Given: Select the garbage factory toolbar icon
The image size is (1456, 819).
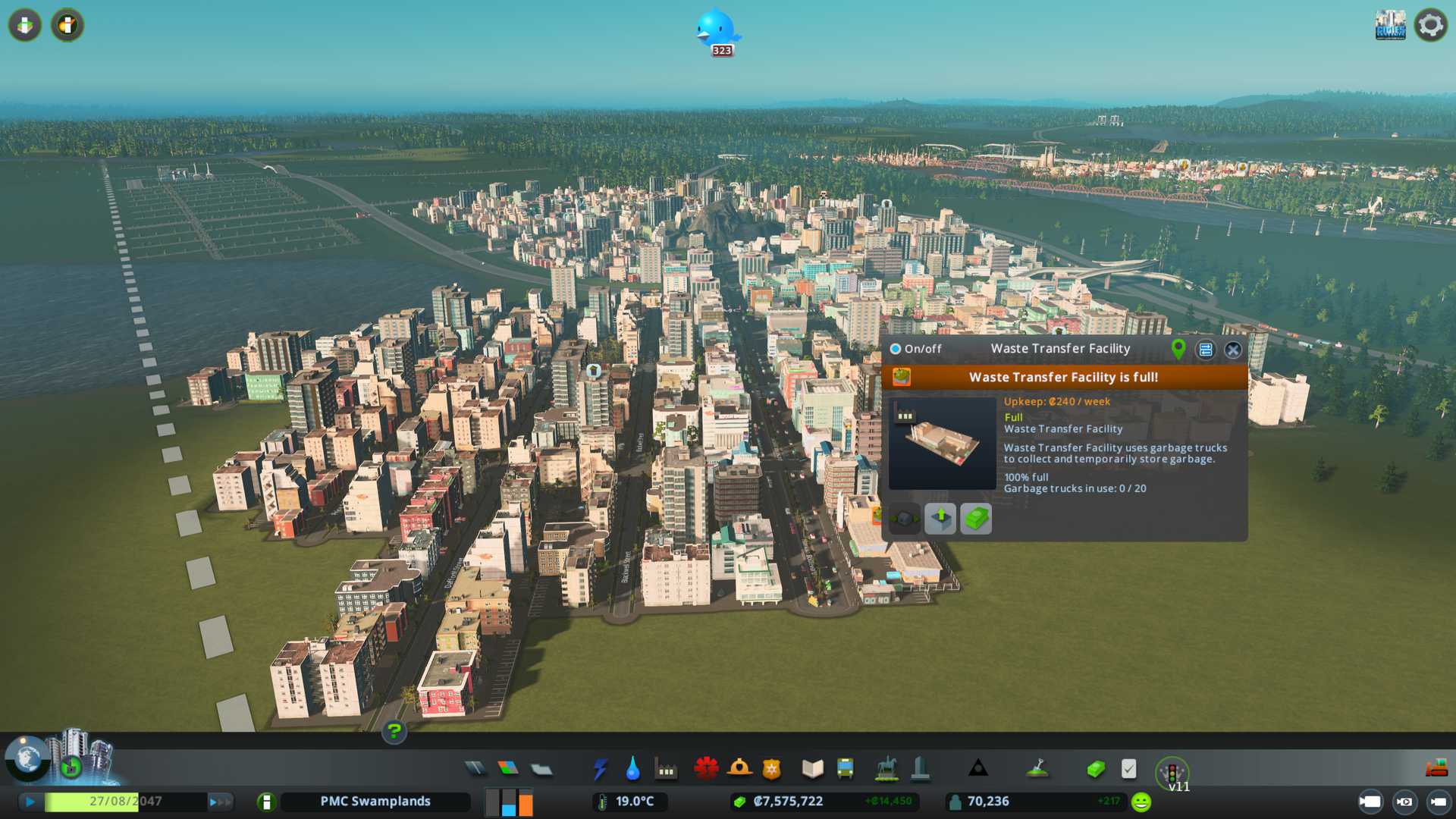Looking at the screenshot, I should point(666,770).
